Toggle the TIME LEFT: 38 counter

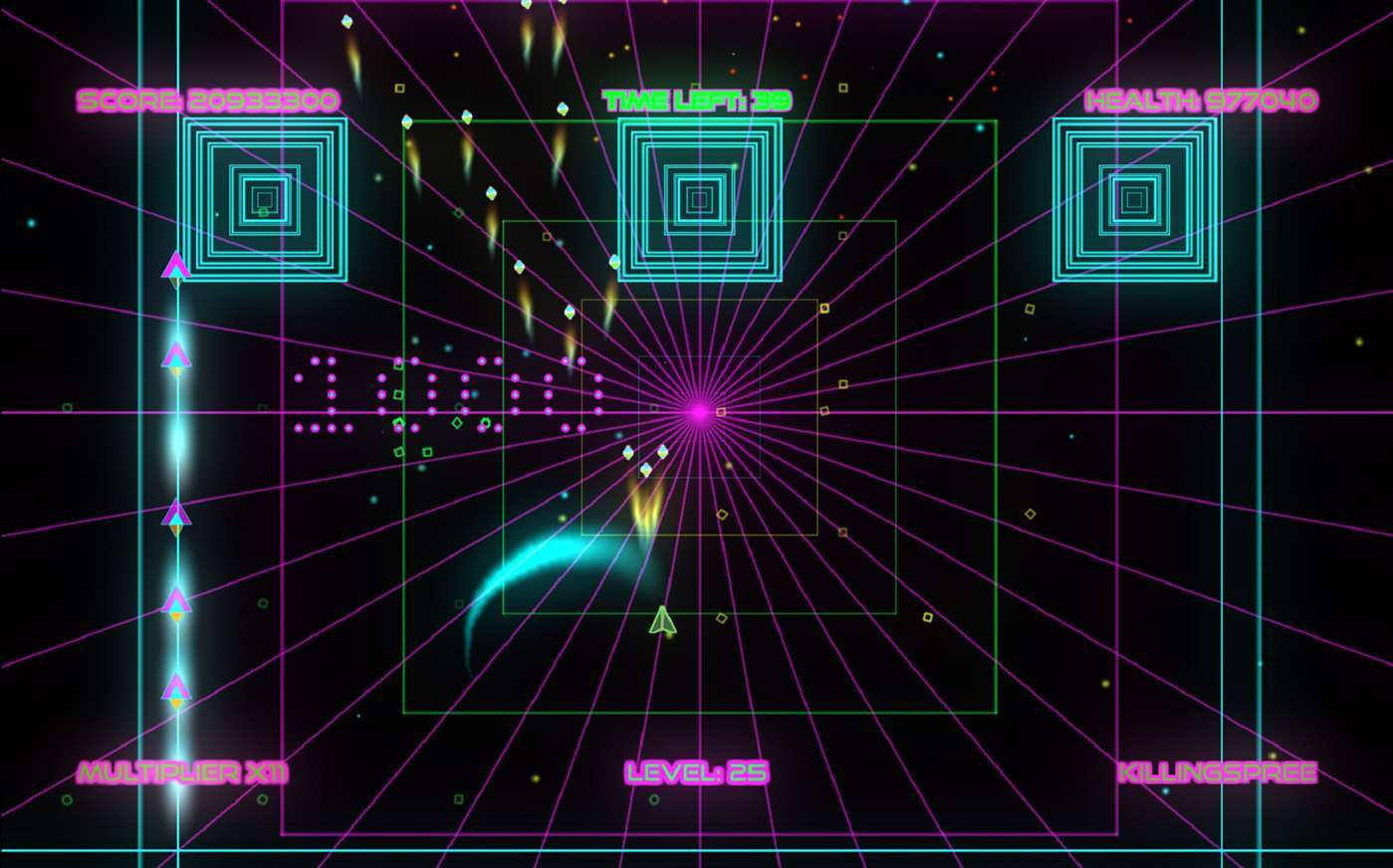pyautogui.click(x=697, y=100)
